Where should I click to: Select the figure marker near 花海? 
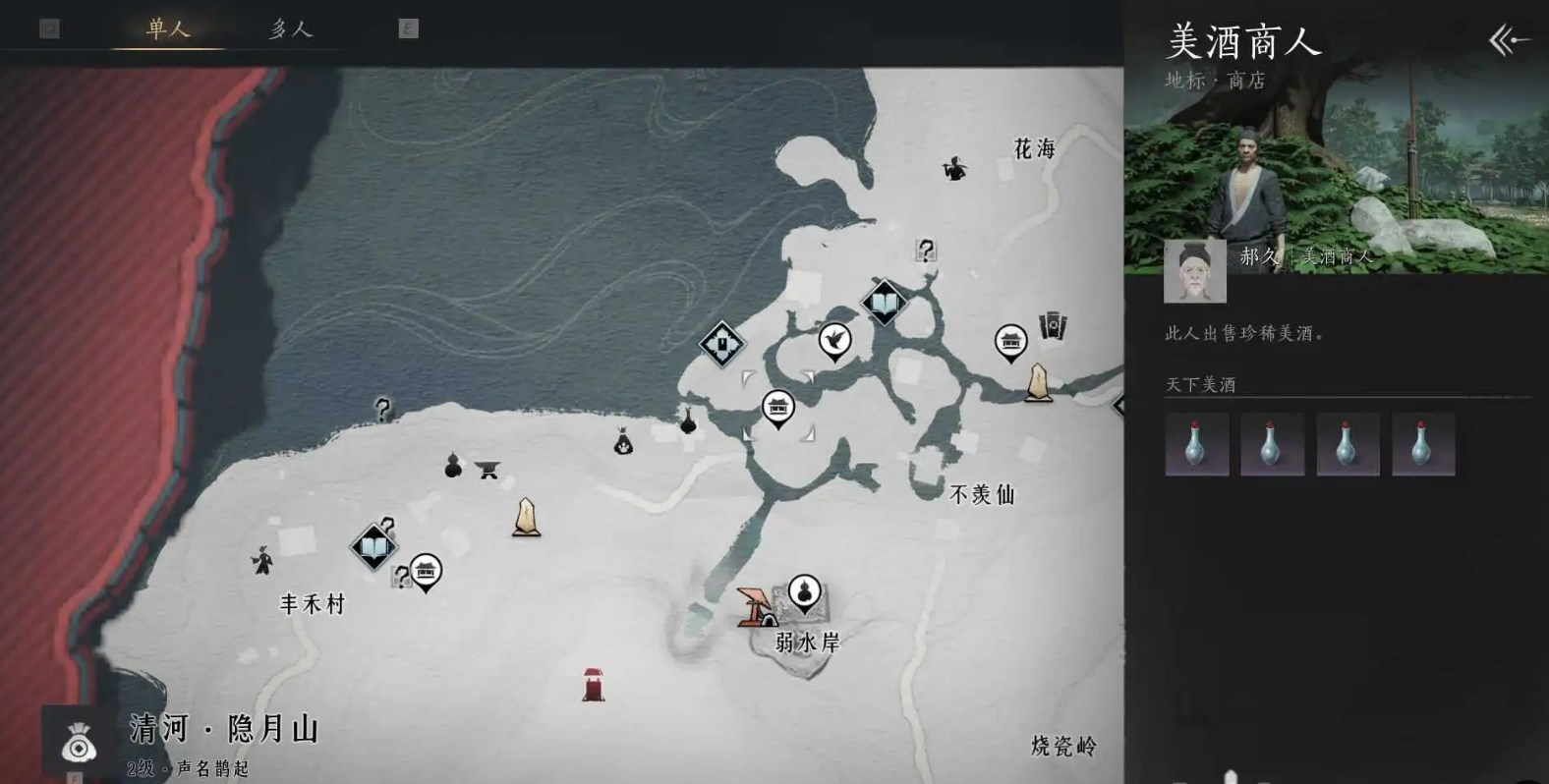click(953, 168)
